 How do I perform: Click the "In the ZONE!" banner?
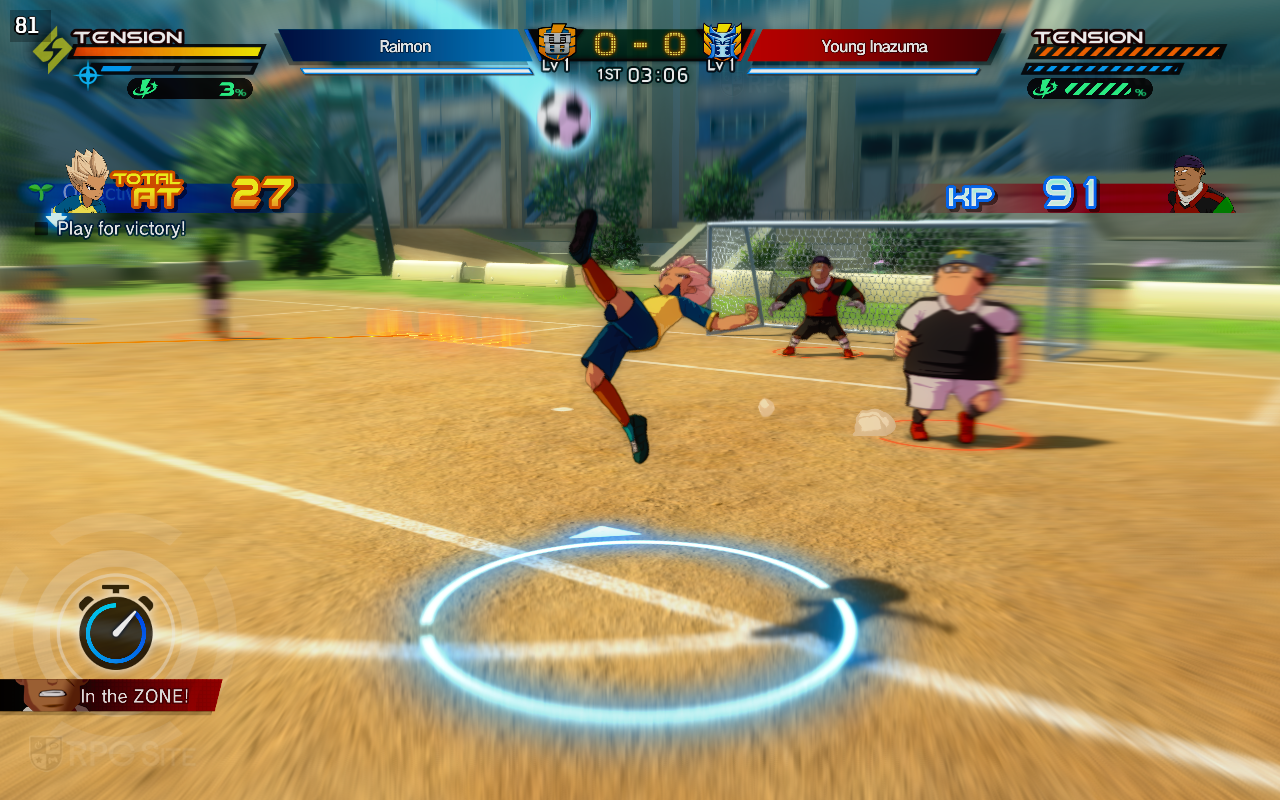pyautogui.click(x=112, y=696)
